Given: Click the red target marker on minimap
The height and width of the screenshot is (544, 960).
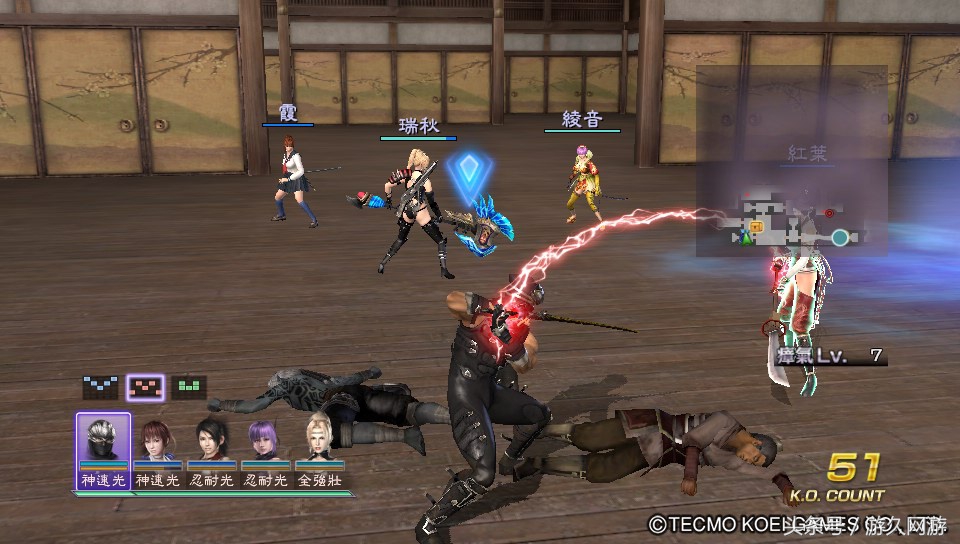Looking at the screenshot, I should point(829,213).
